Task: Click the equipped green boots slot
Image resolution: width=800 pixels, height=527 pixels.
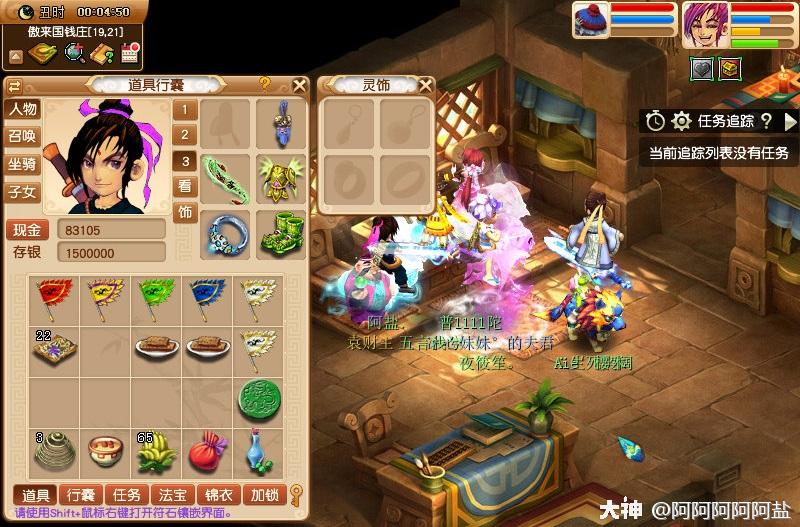Action: 280,232
